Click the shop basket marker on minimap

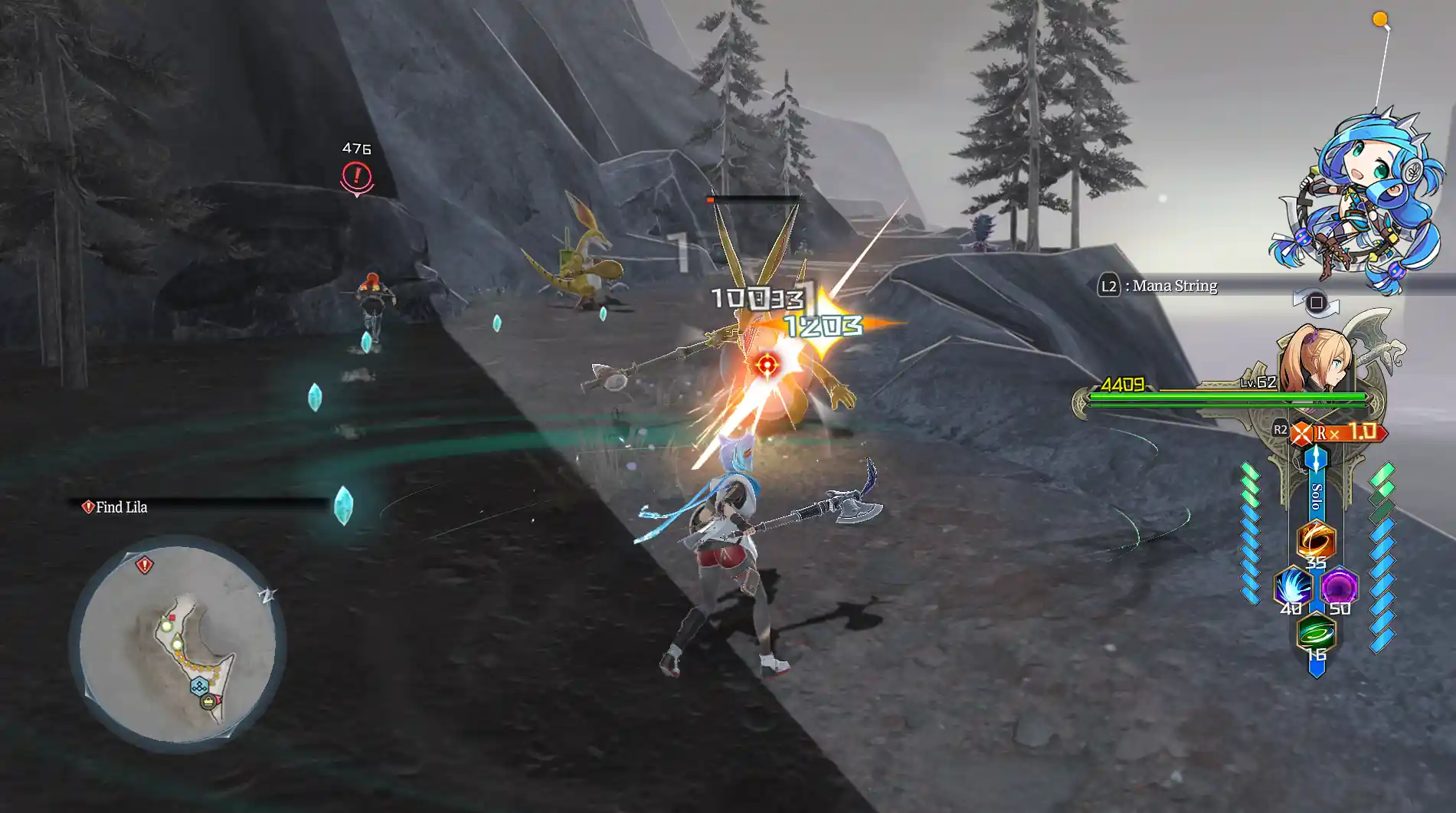[x=208, y=701]
